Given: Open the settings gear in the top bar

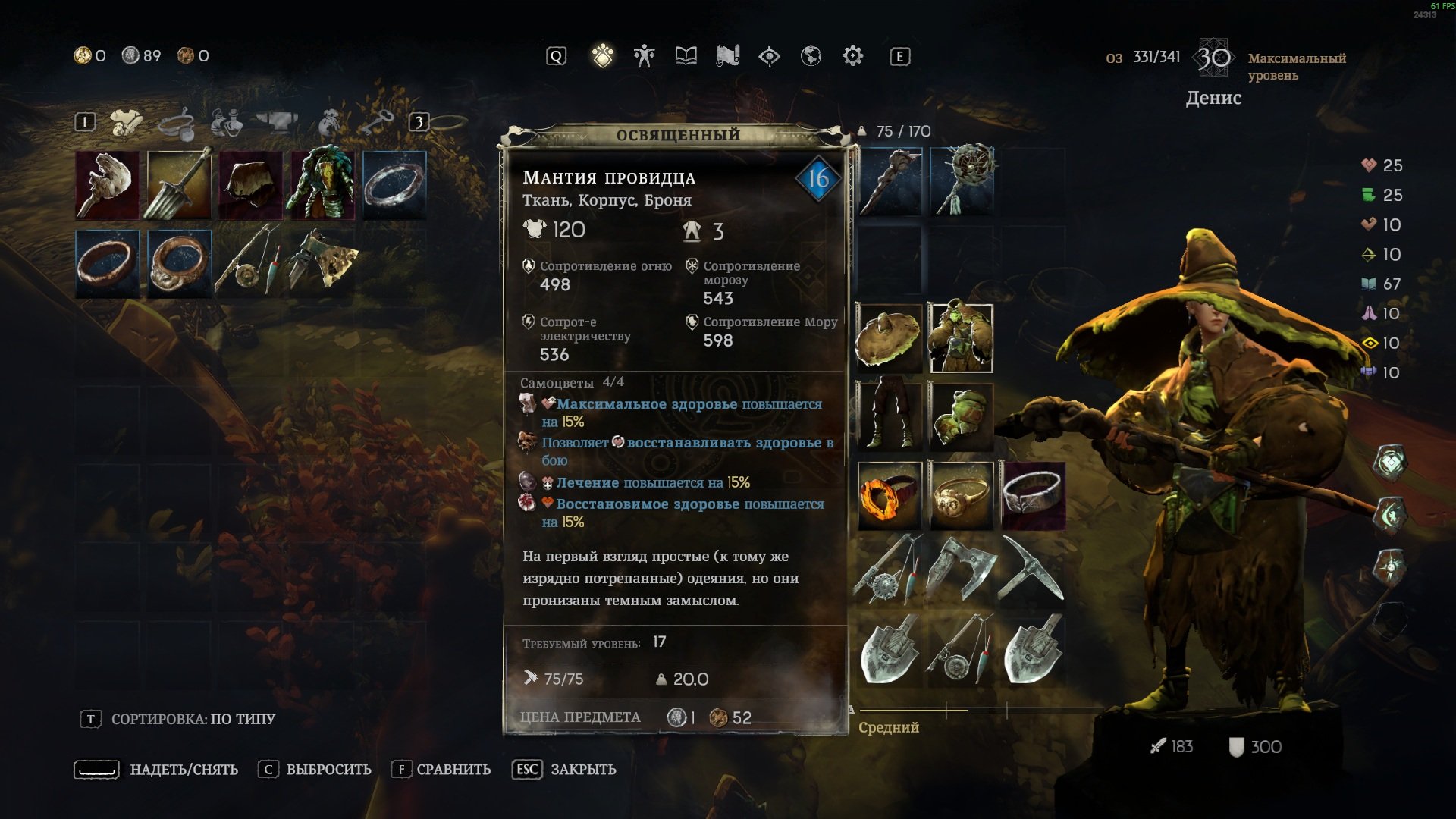Looking at the screenshot, I should [x=852, y=56].
